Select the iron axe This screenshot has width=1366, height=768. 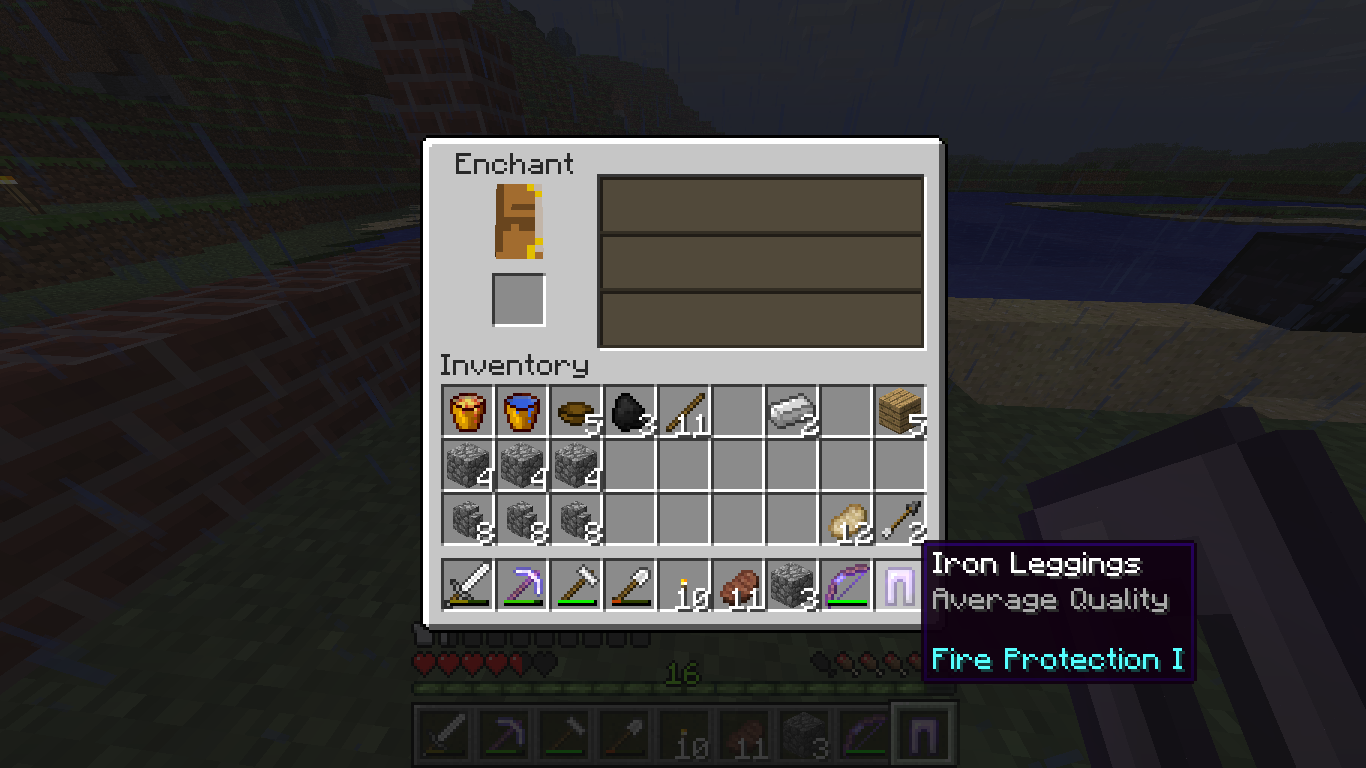(575, 585)
